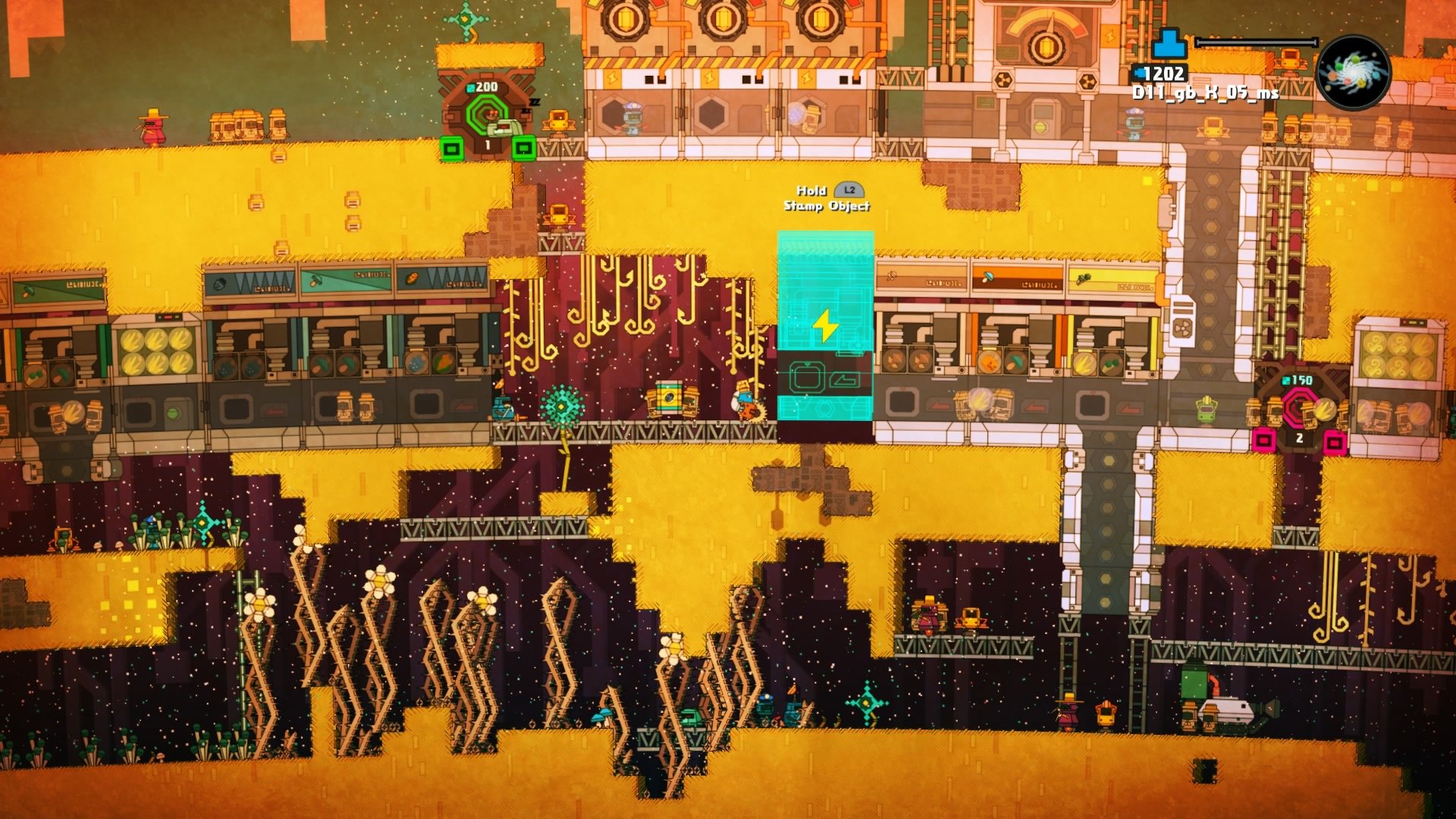This screenshot has width=1456, height=819.
Task: Click the D11_gb_K_05_ms zone label
Action: point(1204,93)
